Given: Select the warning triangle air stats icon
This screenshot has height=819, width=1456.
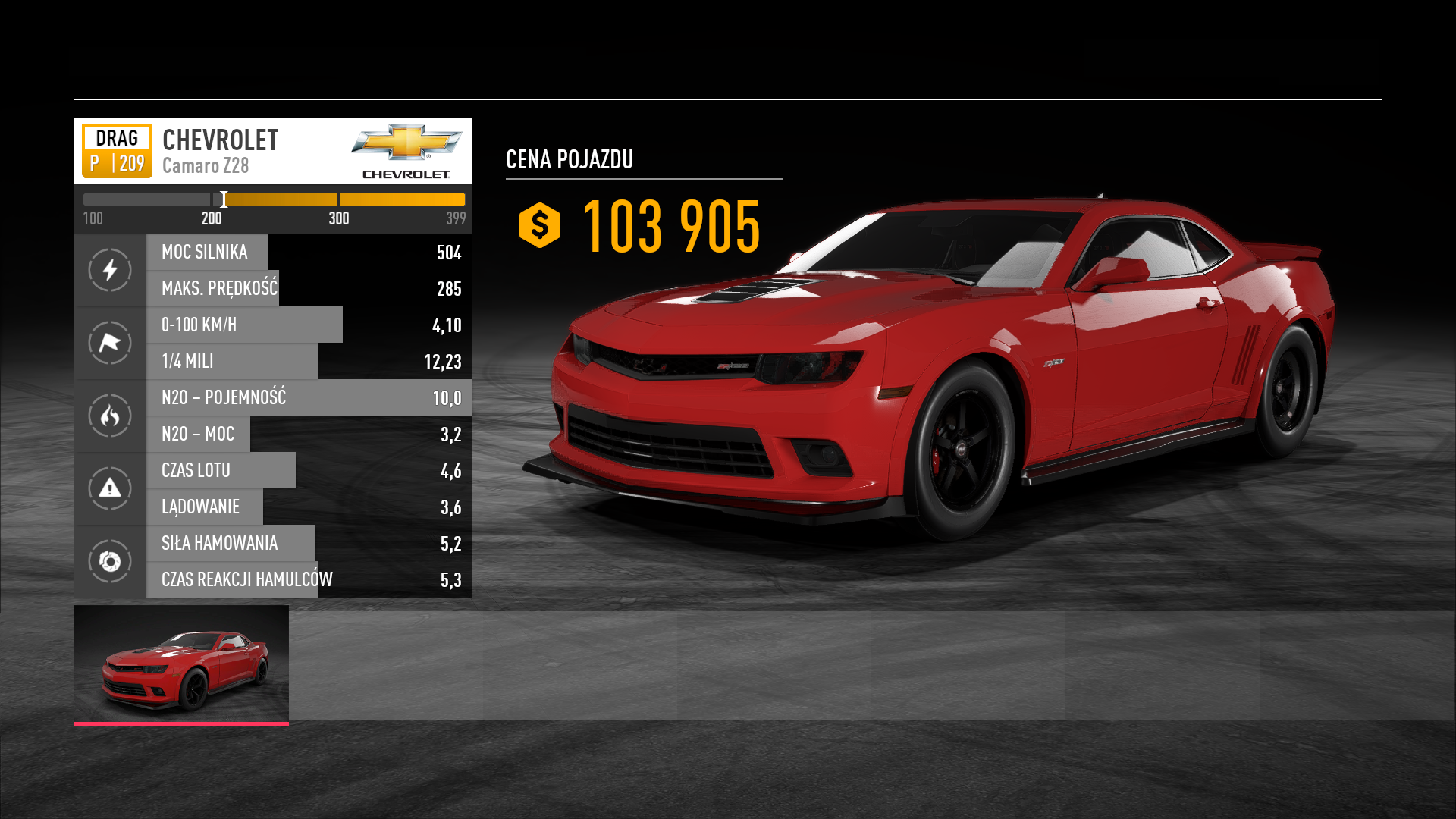Looking at the screenshot, I should [x=110, y=488].
